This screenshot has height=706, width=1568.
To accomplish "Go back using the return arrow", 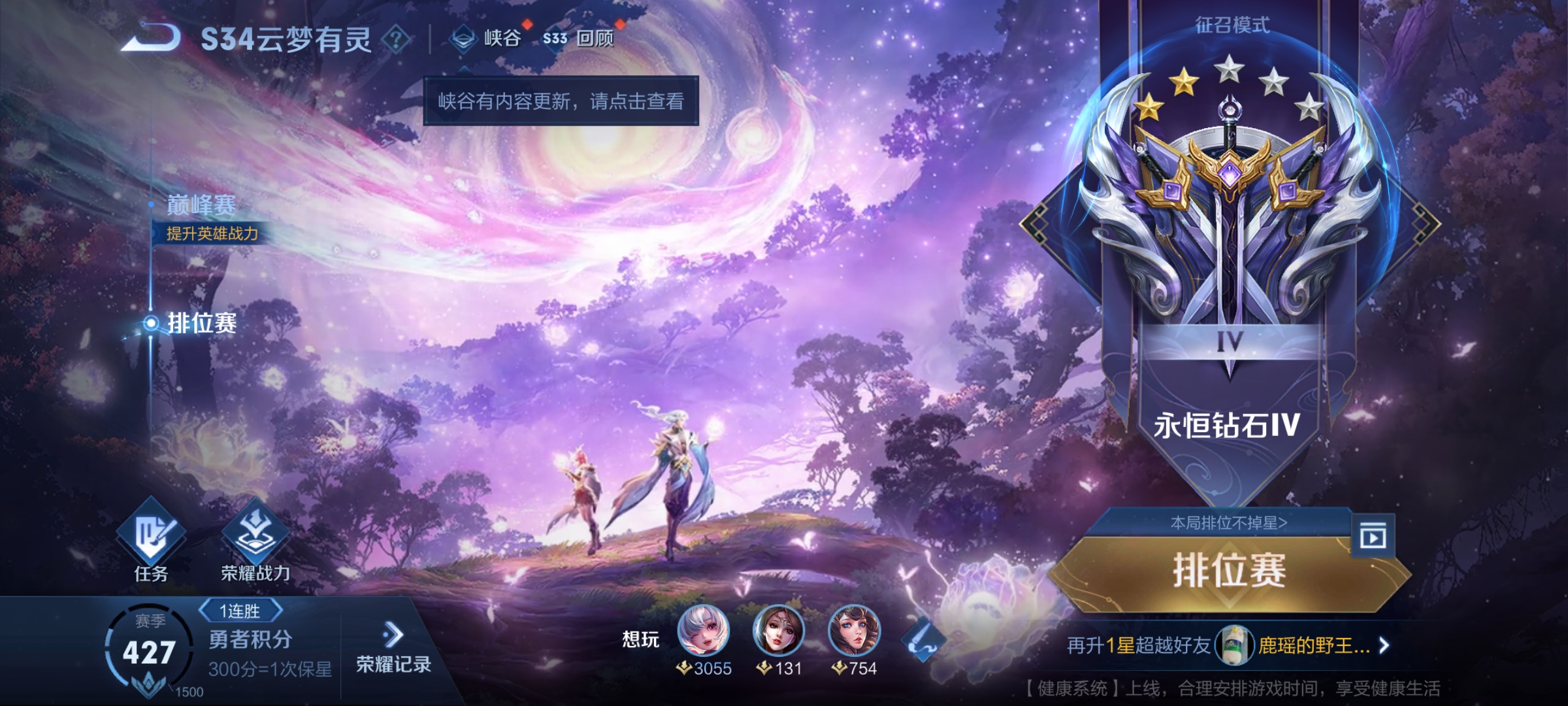I will point(152,37).
